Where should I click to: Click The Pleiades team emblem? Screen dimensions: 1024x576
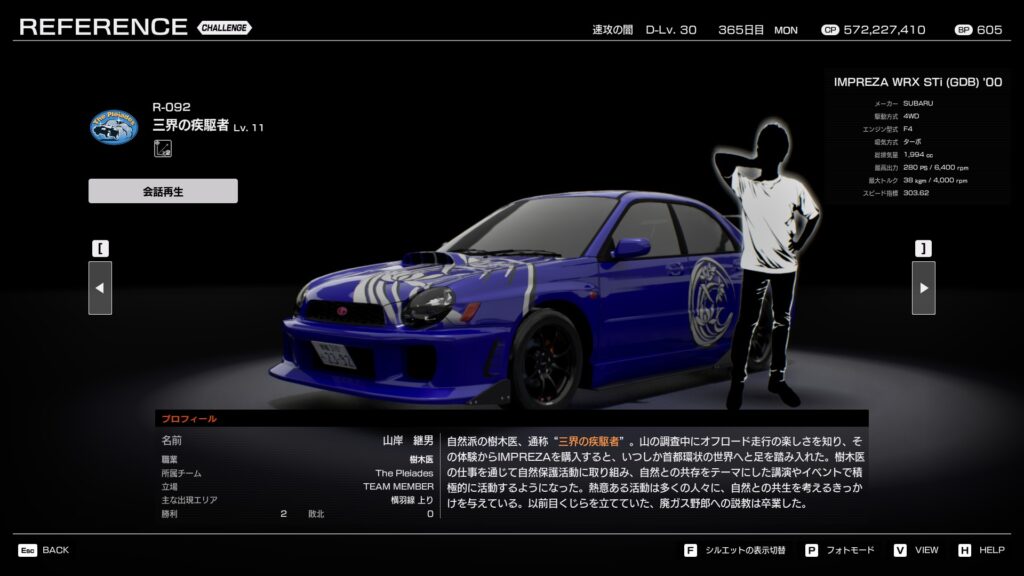[114, 127]
